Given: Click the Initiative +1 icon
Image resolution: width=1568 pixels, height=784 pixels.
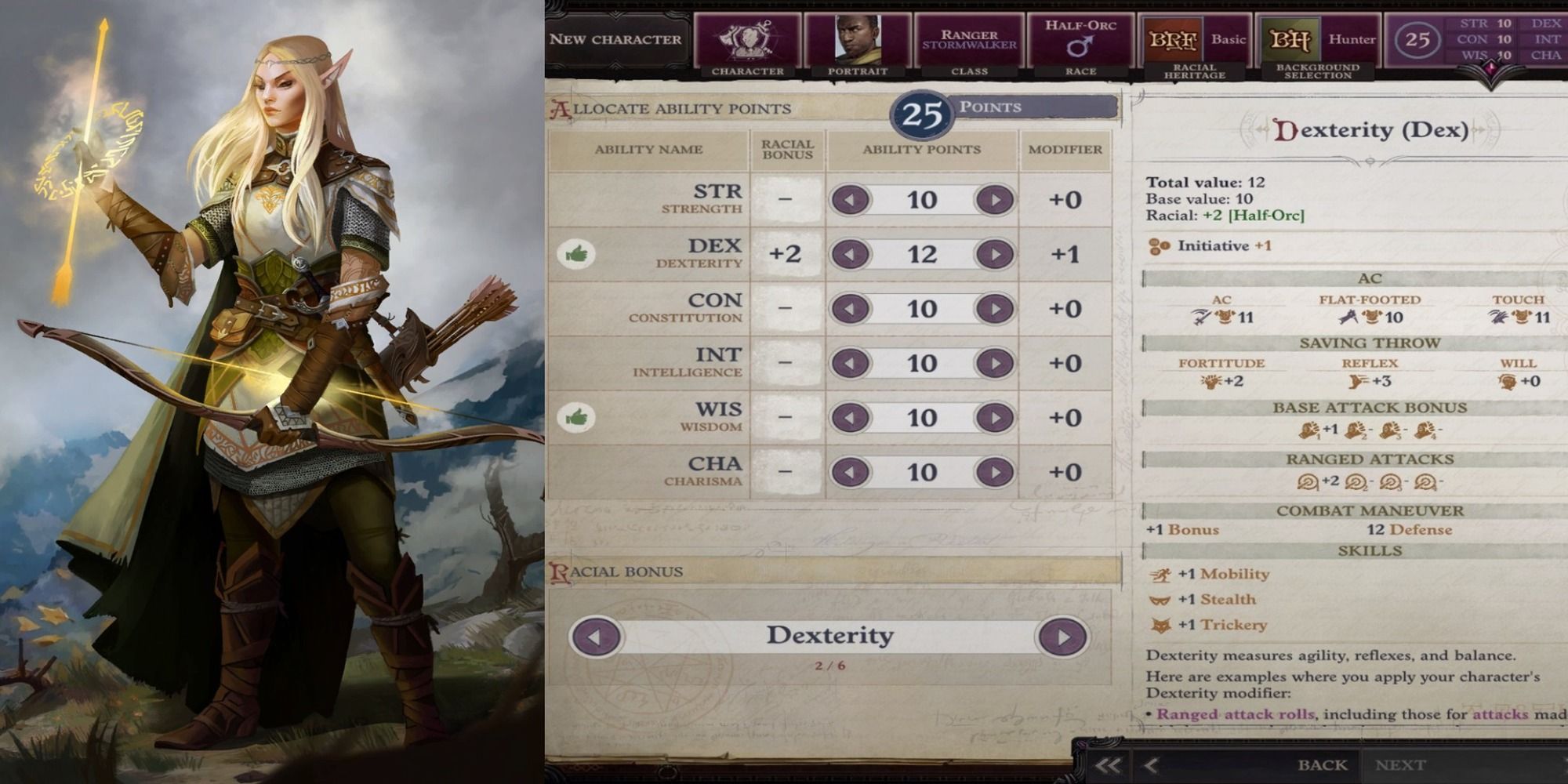Looking at the screenshot, I should tap(1157, 245).
